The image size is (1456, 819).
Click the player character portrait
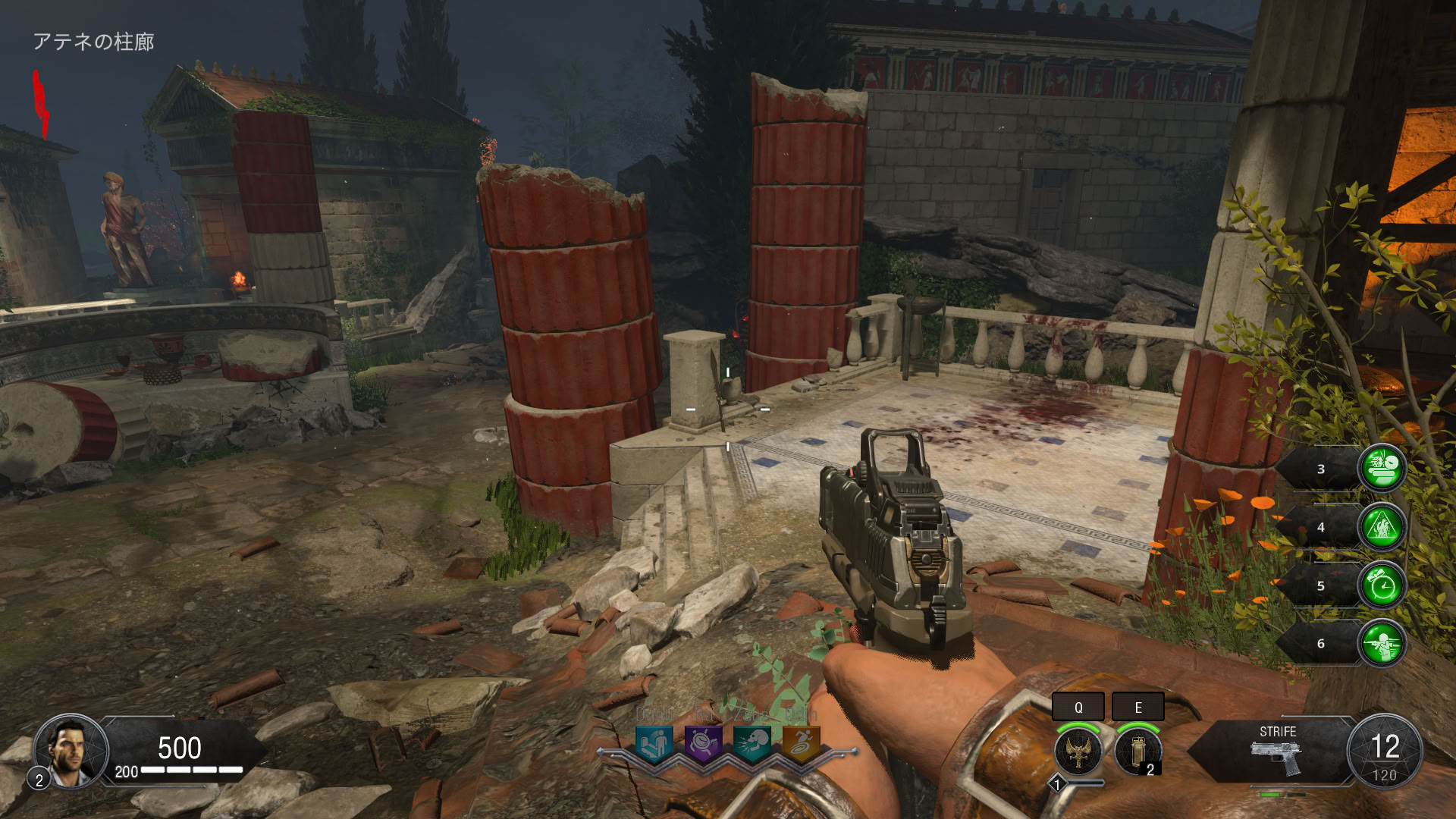point(71,751)
